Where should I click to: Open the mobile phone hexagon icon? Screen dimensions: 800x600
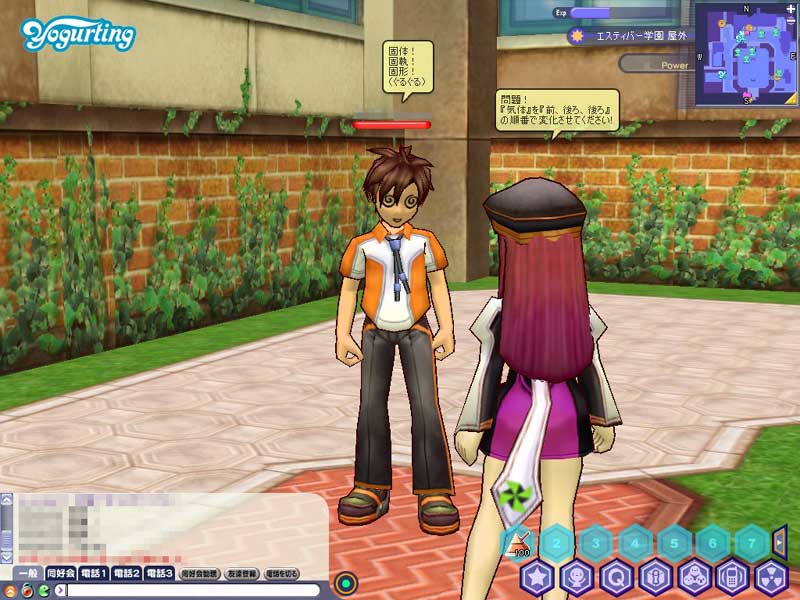click(x=732, y=577)
